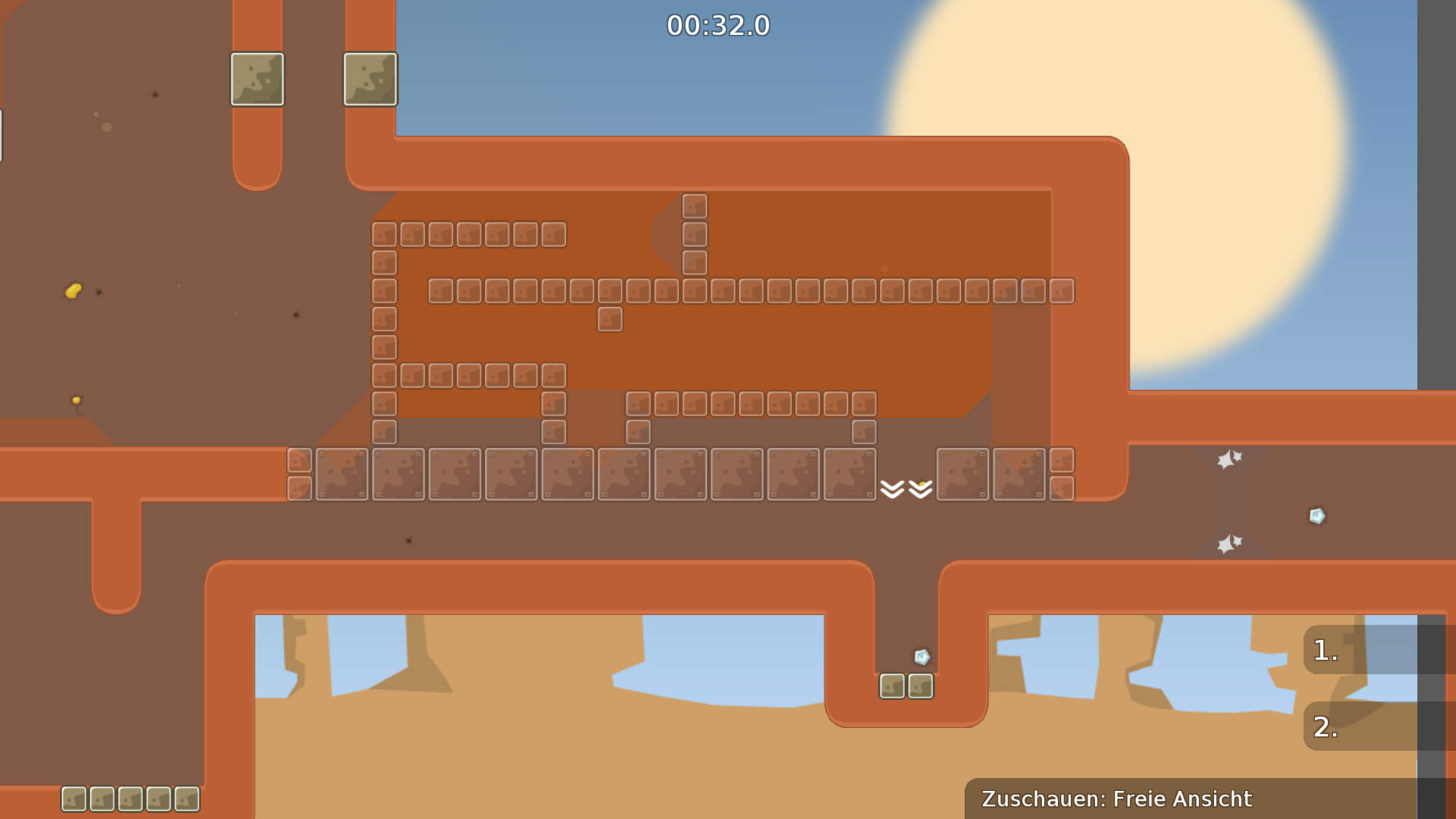Select the second stone block near the top edge
Viewport: 1456px width, 819px height.
click(370, 80)
